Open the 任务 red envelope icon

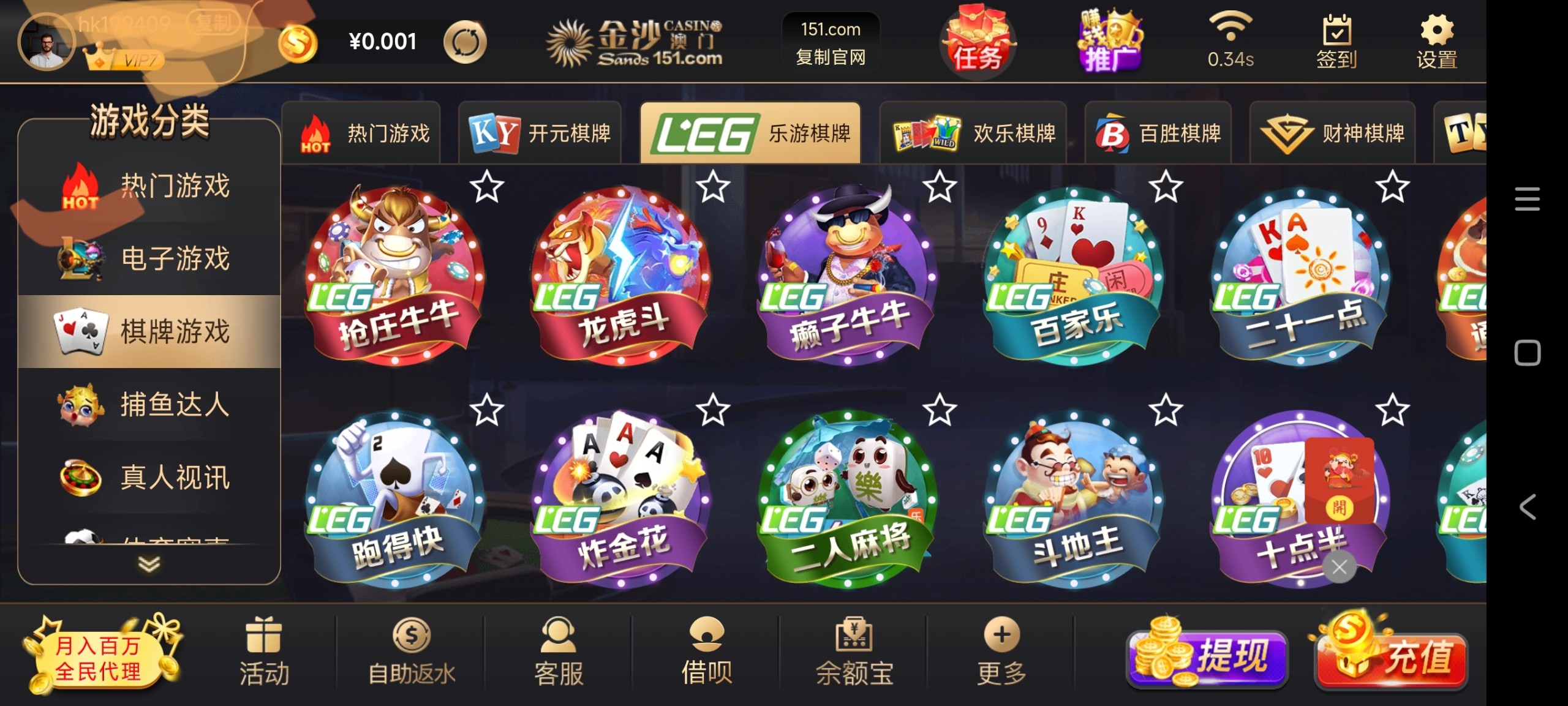(978, 42)
